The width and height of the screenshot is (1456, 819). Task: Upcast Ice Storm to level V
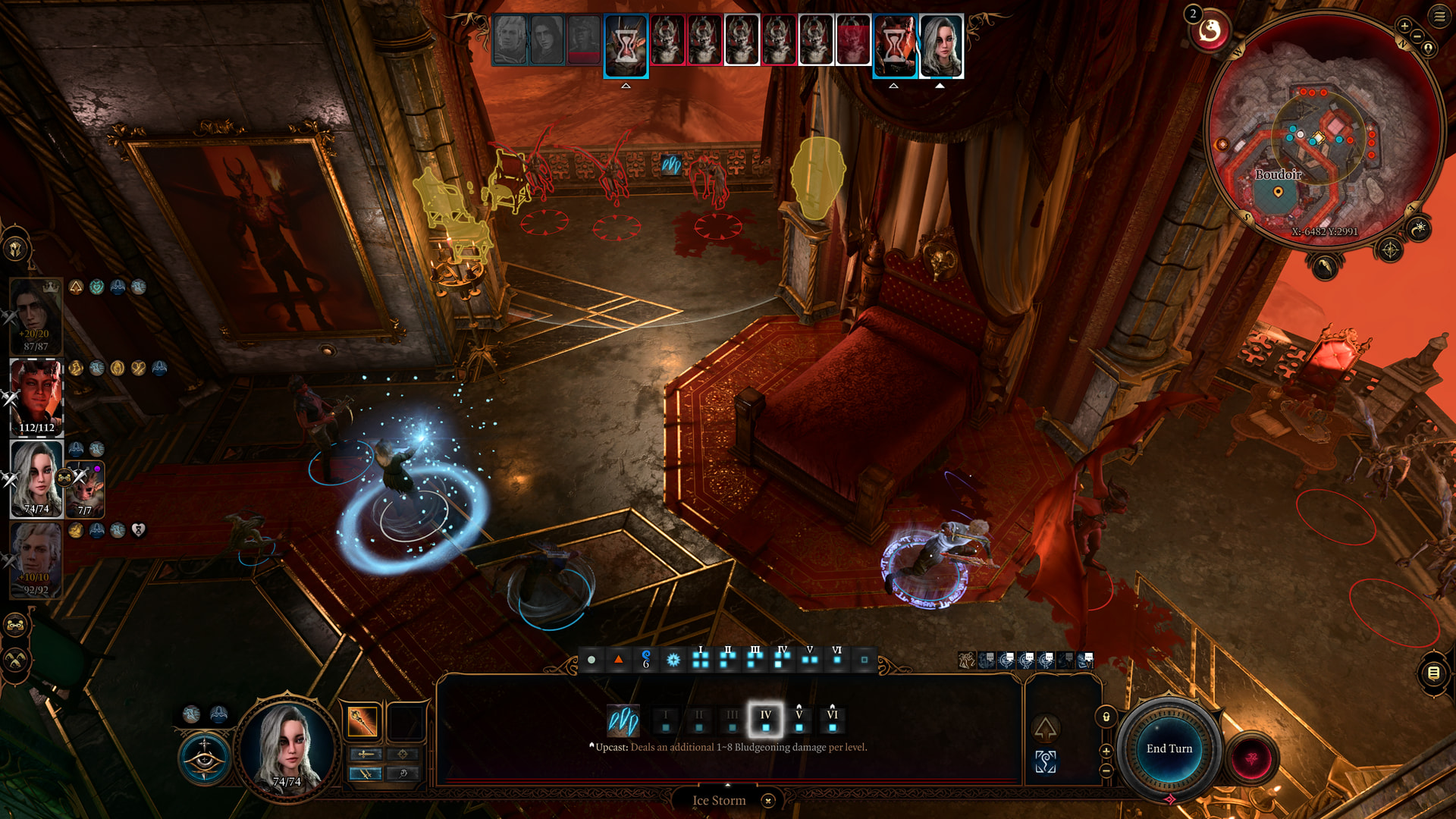point(799,720)
